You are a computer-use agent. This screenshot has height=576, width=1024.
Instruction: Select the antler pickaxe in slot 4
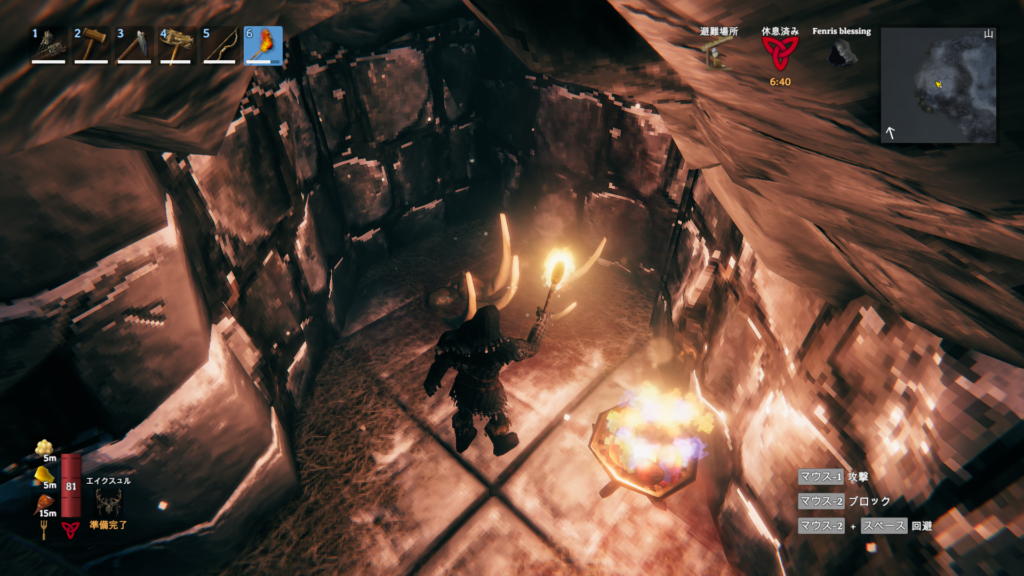point(177,45)
